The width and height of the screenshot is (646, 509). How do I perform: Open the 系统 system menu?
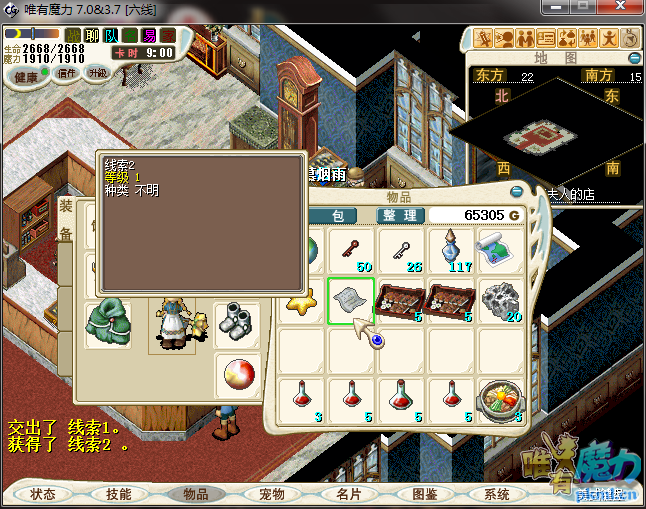497,494
